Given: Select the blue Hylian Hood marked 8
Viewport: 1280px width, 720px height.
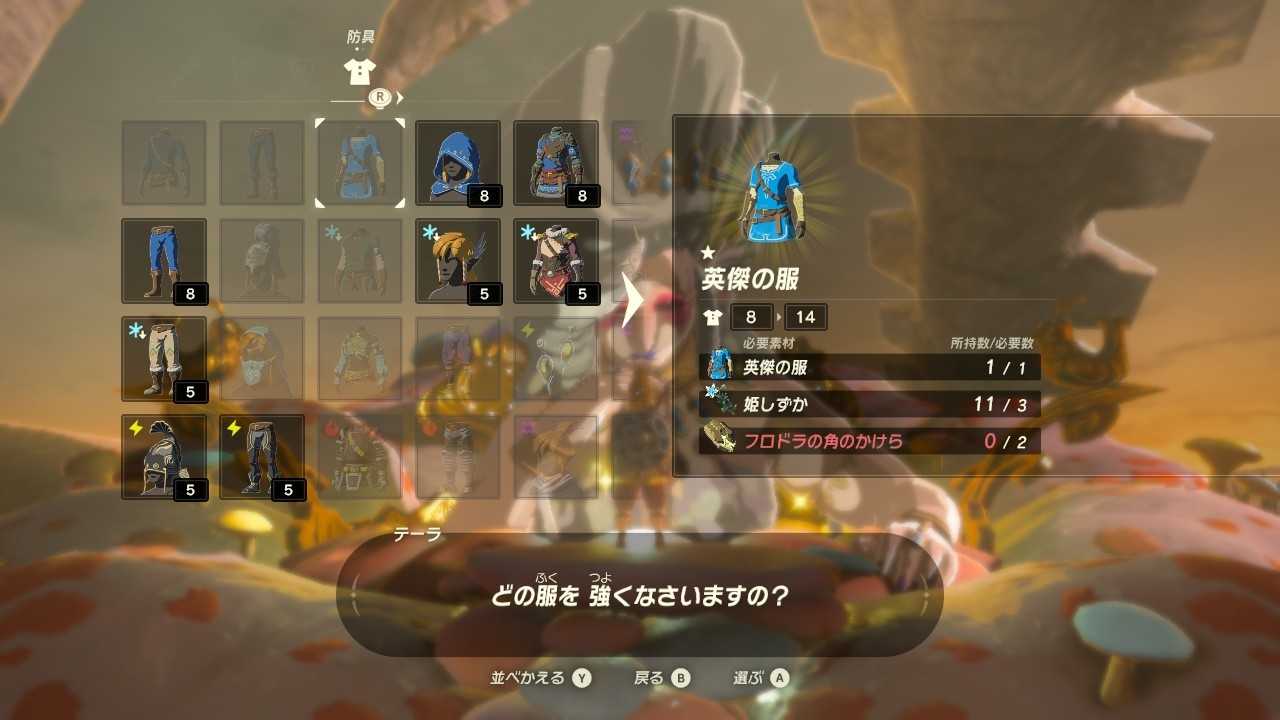Looking at the screenshot, I should [x=456, y=162].
